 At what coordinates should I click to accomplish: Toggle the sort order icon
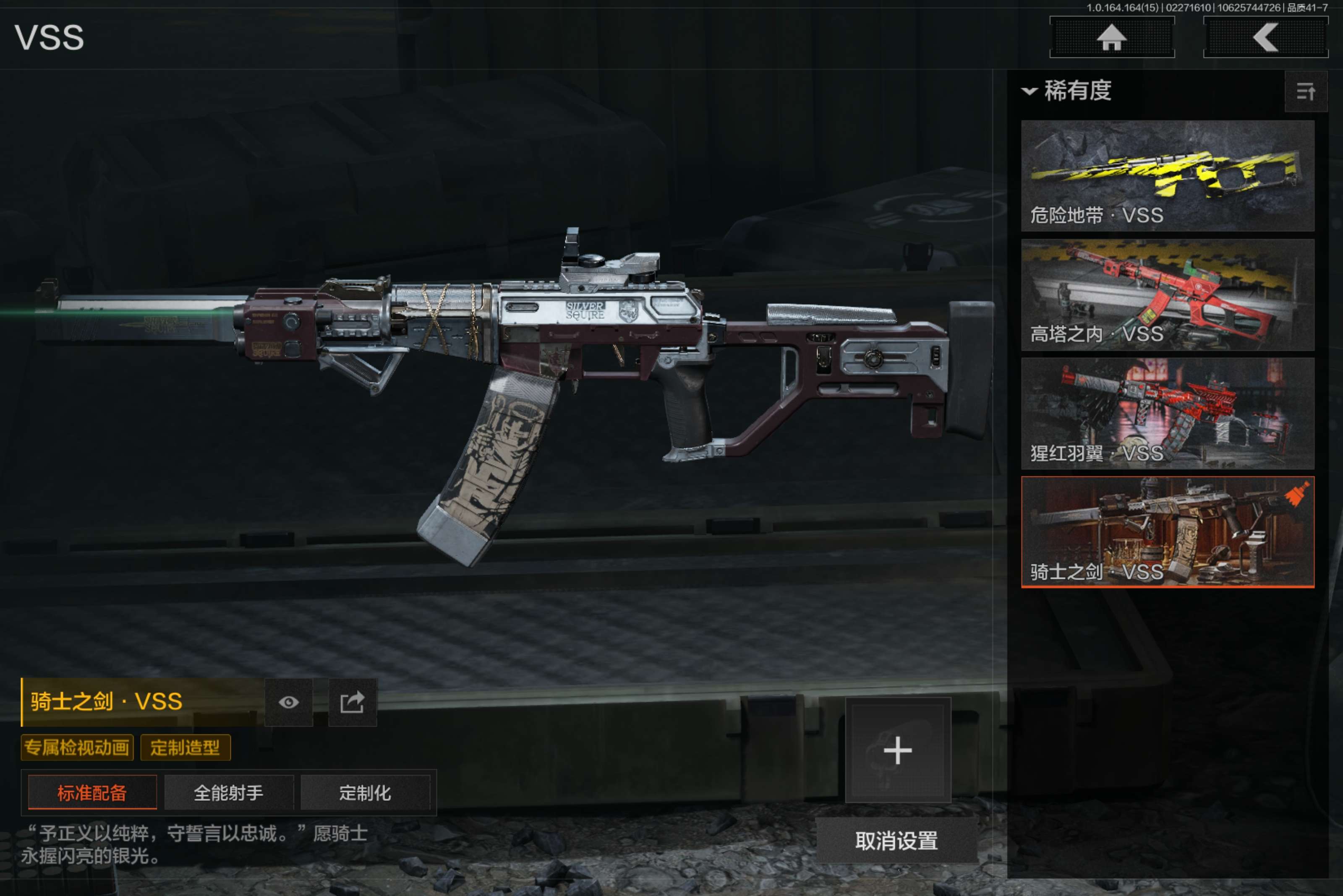1305,91
